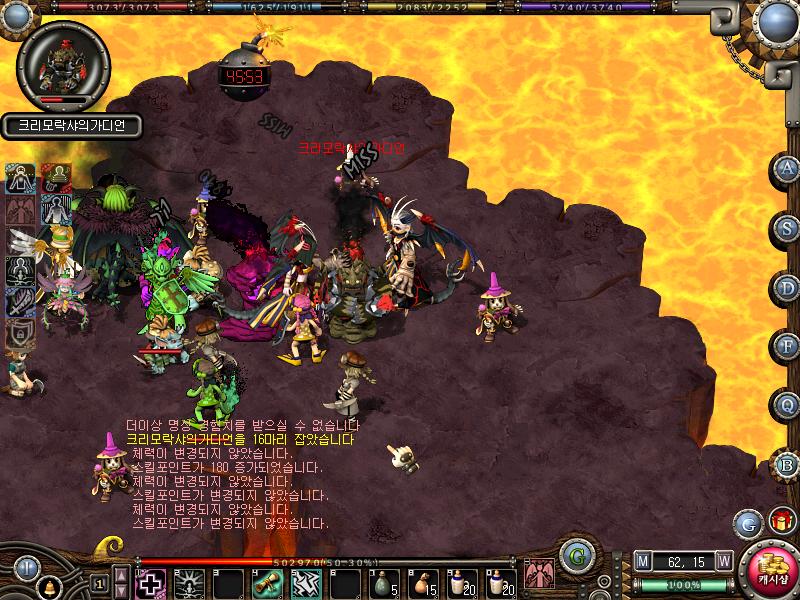
Task: Open the S side menu button
Action: (786, 228)
